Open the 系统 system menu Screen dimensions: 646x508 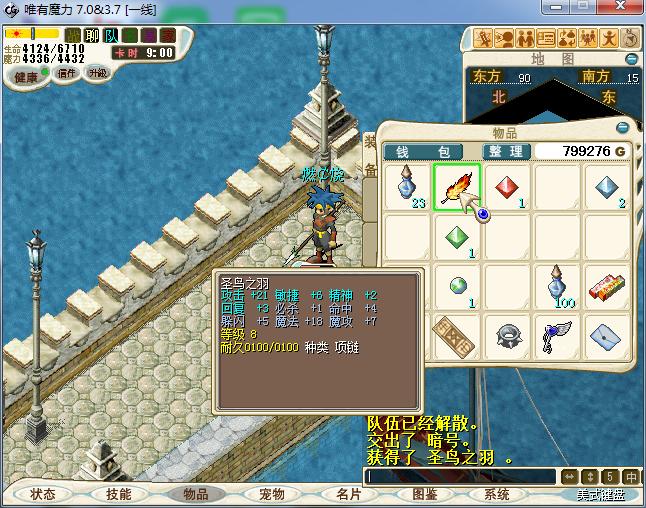click(x=497, y=494)
